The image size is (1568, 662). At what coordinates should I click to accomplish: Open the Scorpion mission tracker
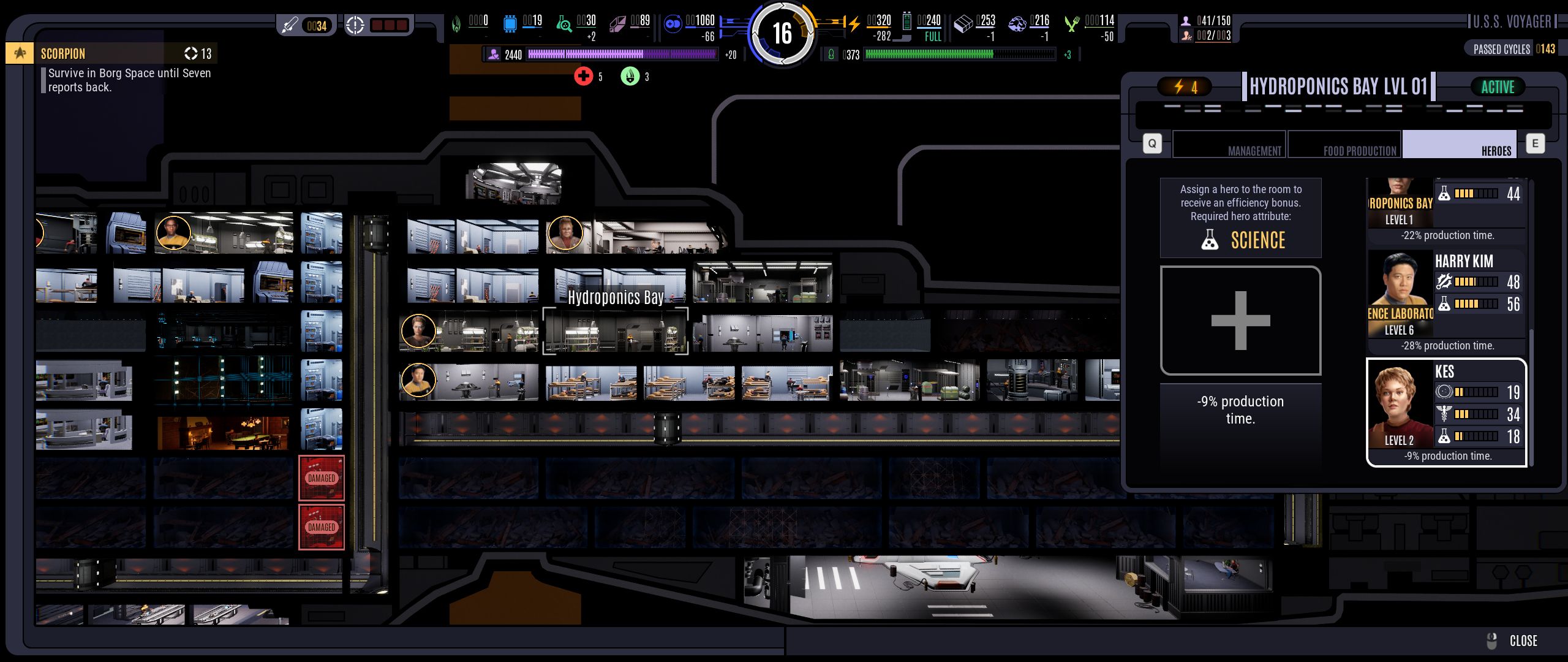(110, 53)
